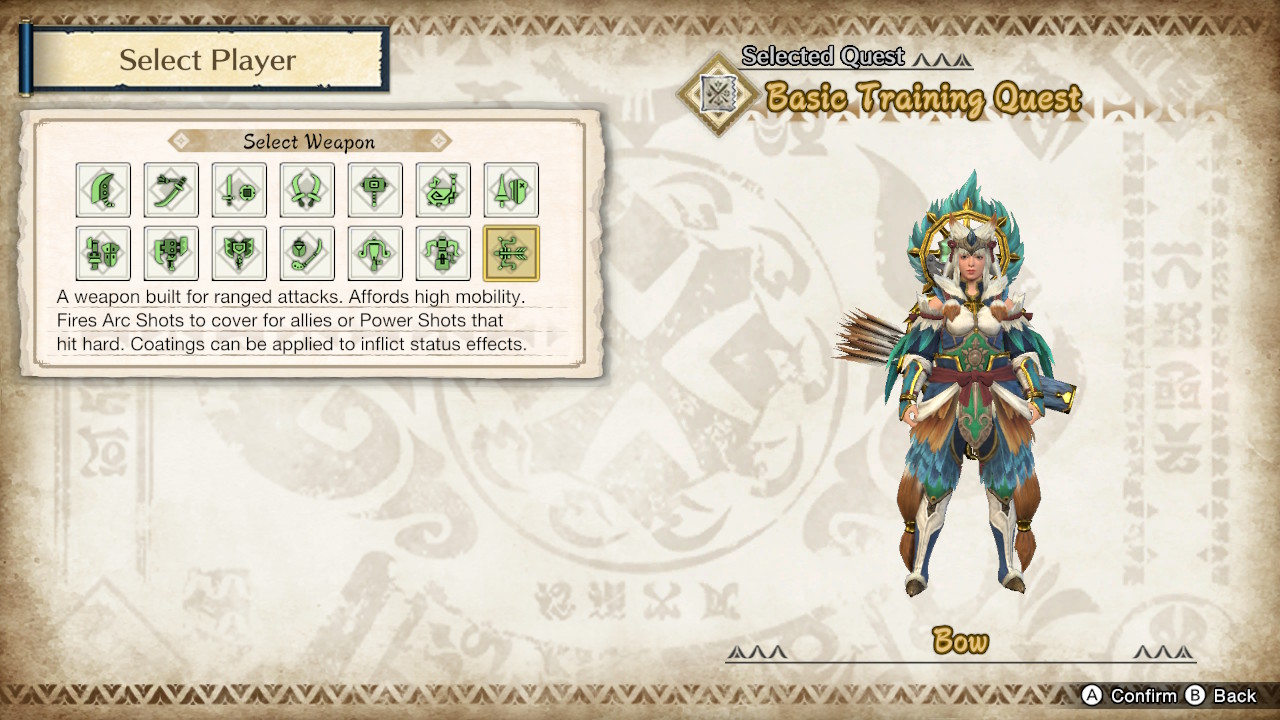Click the highlighted Bow weapon icon

[510, 252]
